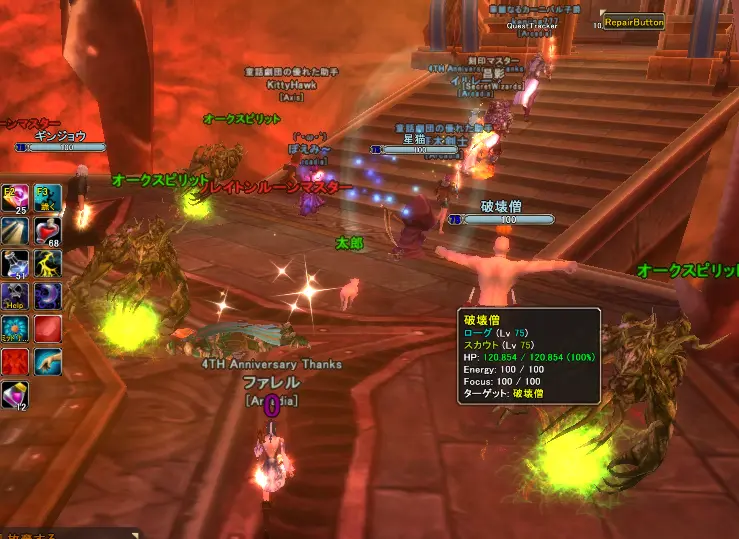Use the blue flask potion
This screenshot has width=739, height=539.
[x=15, y=263]
